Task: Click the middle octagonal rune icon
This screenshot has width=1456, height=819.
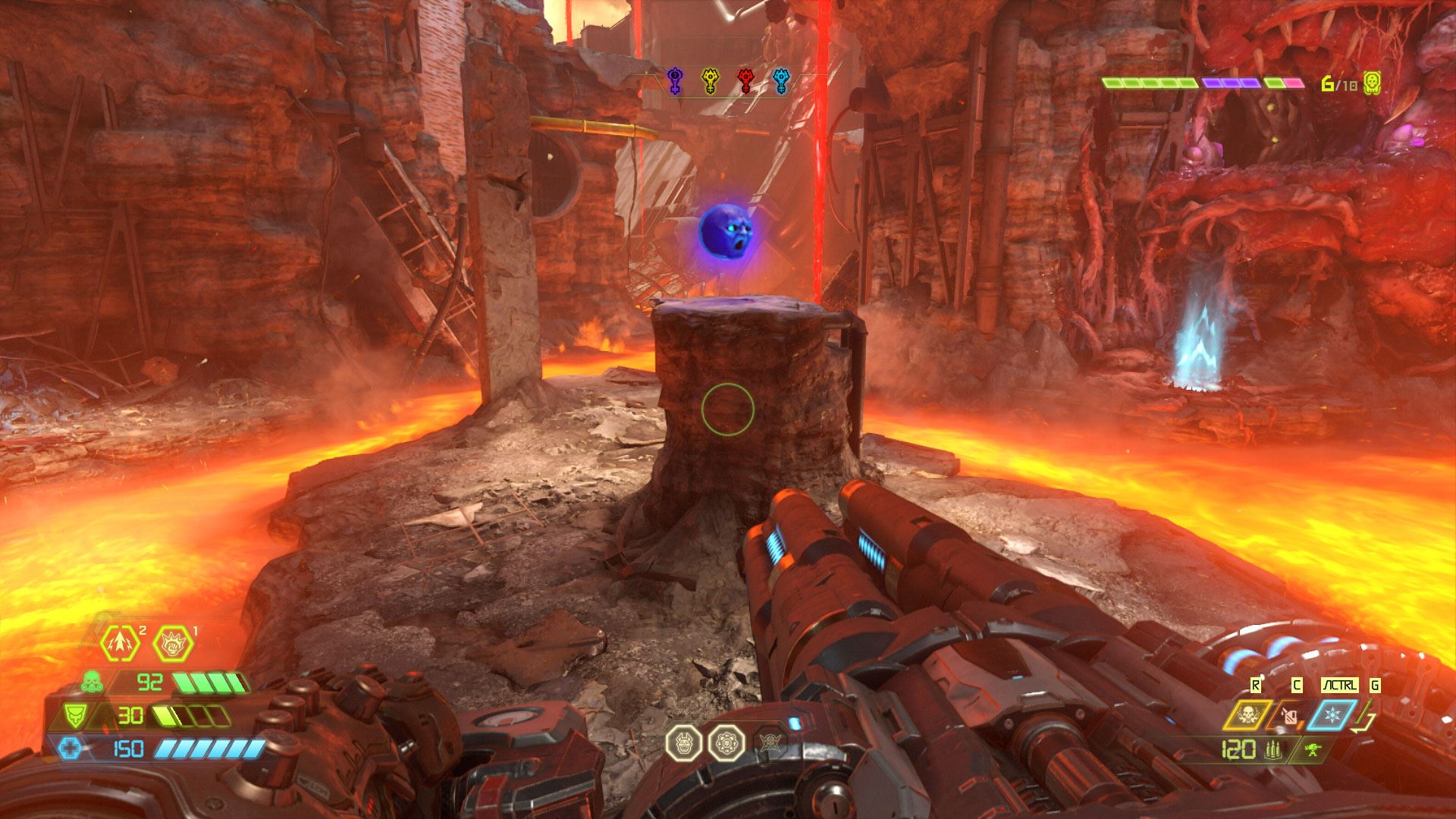Action: [726, 742]
